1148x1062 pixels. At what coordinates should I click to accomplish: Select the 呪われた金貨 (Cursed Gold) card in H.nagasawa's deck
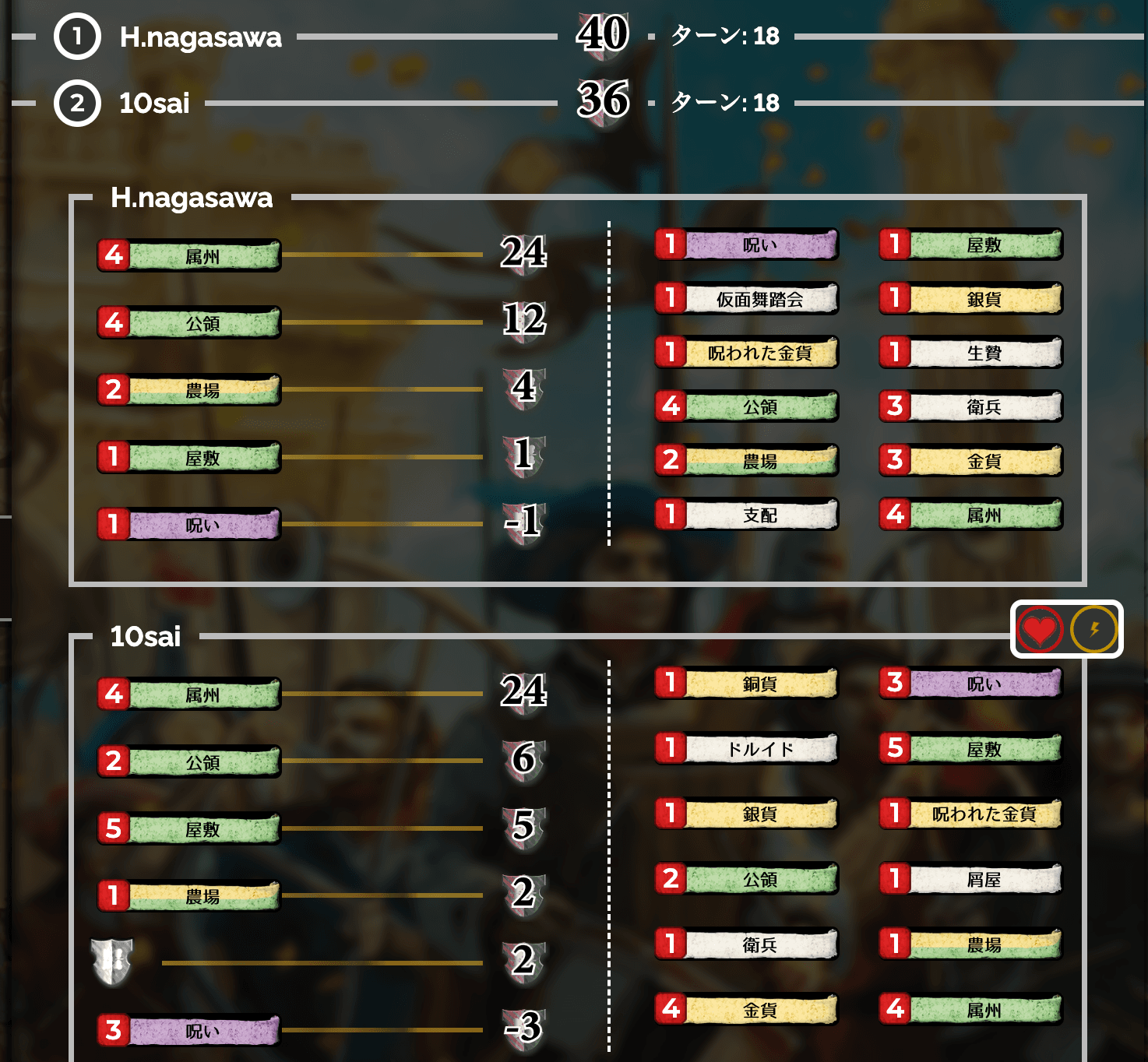click(x=759, y=353)
